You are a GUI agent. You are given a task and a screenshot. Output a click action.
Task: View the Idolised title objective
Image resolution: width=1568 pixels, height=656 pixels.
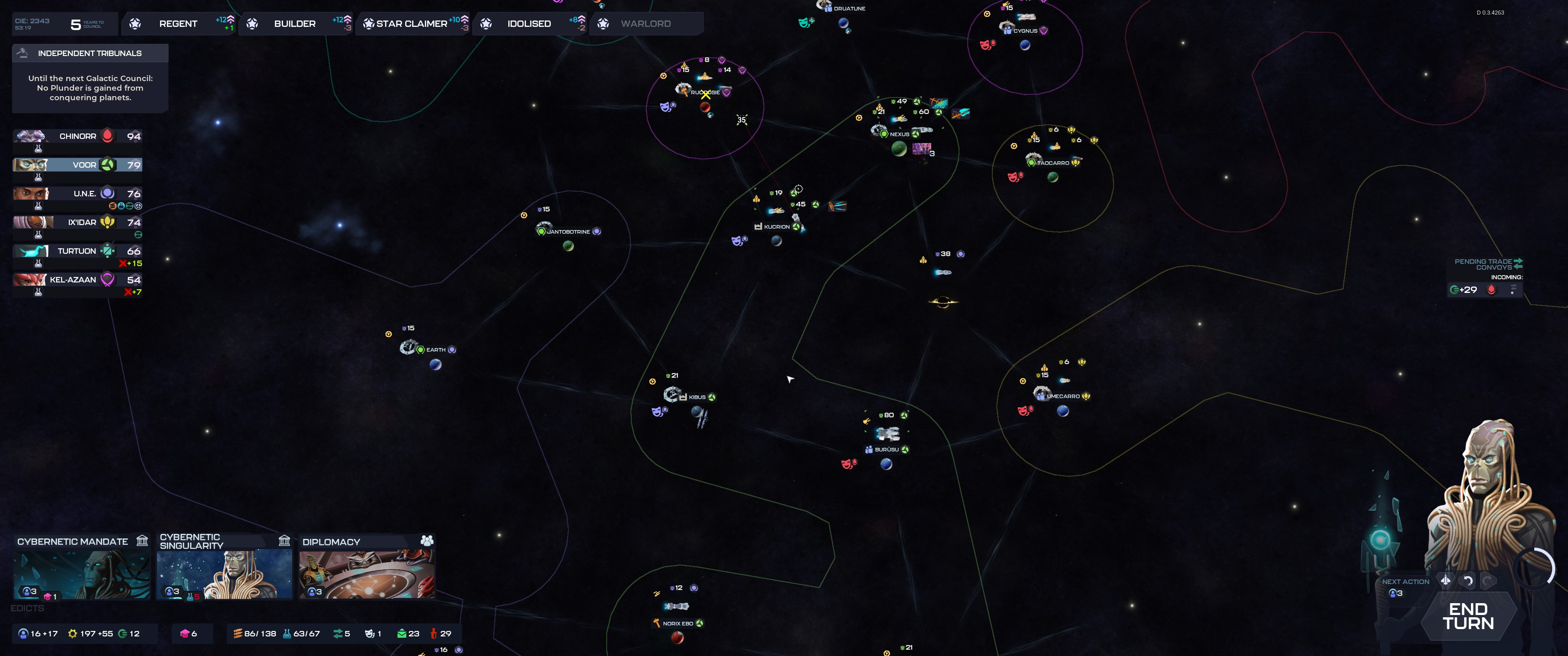click(x=529, y=24)
